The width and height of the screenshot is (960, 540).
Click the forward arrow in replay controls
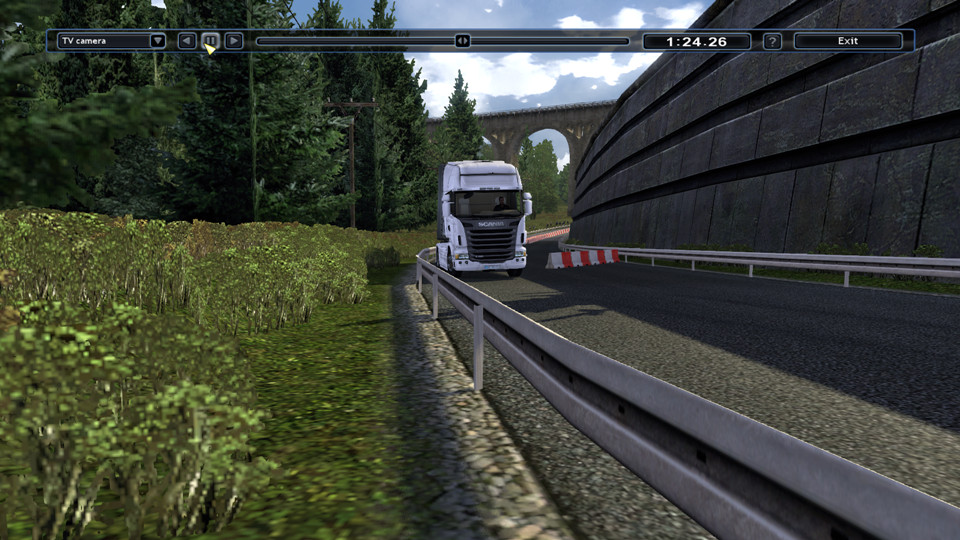tap(234, 41)
